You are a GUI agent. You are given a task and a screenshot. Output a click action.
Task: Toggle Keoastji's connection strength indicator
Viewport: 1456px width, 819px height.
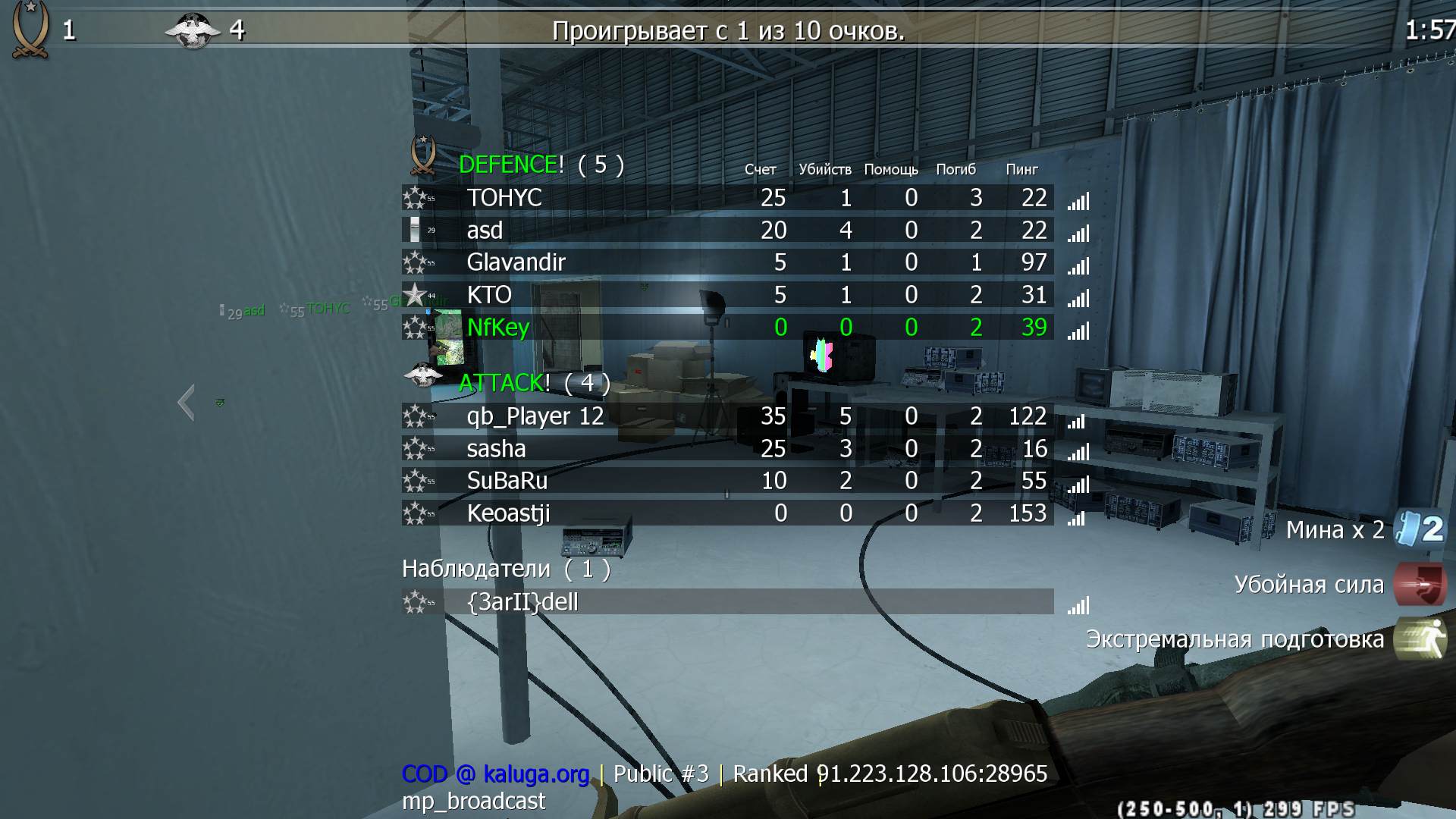point(1075,518)
